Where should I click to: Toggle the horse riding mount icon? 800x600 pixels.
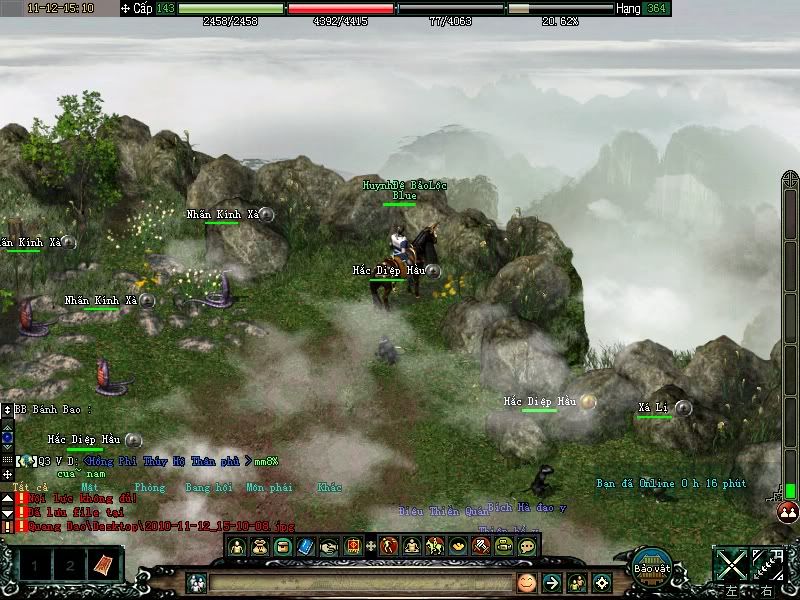(x=435, y=546)
